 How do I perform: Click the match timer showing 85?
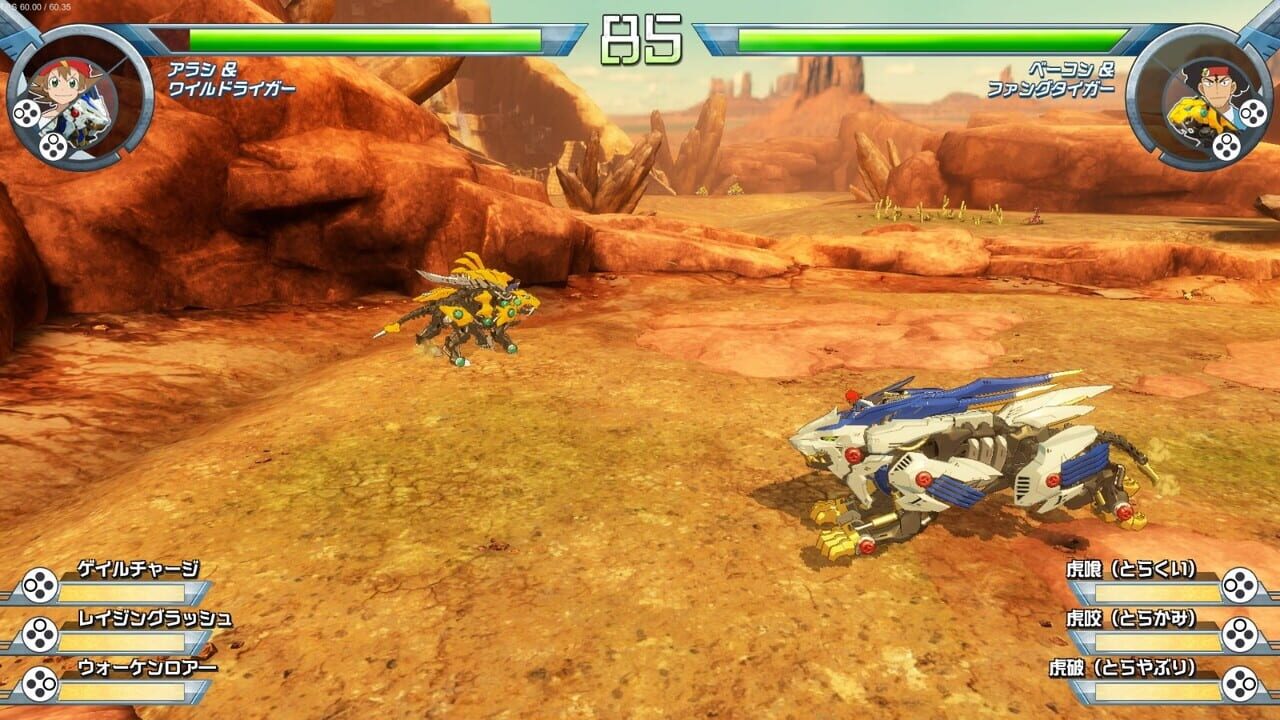pos(640,36)
